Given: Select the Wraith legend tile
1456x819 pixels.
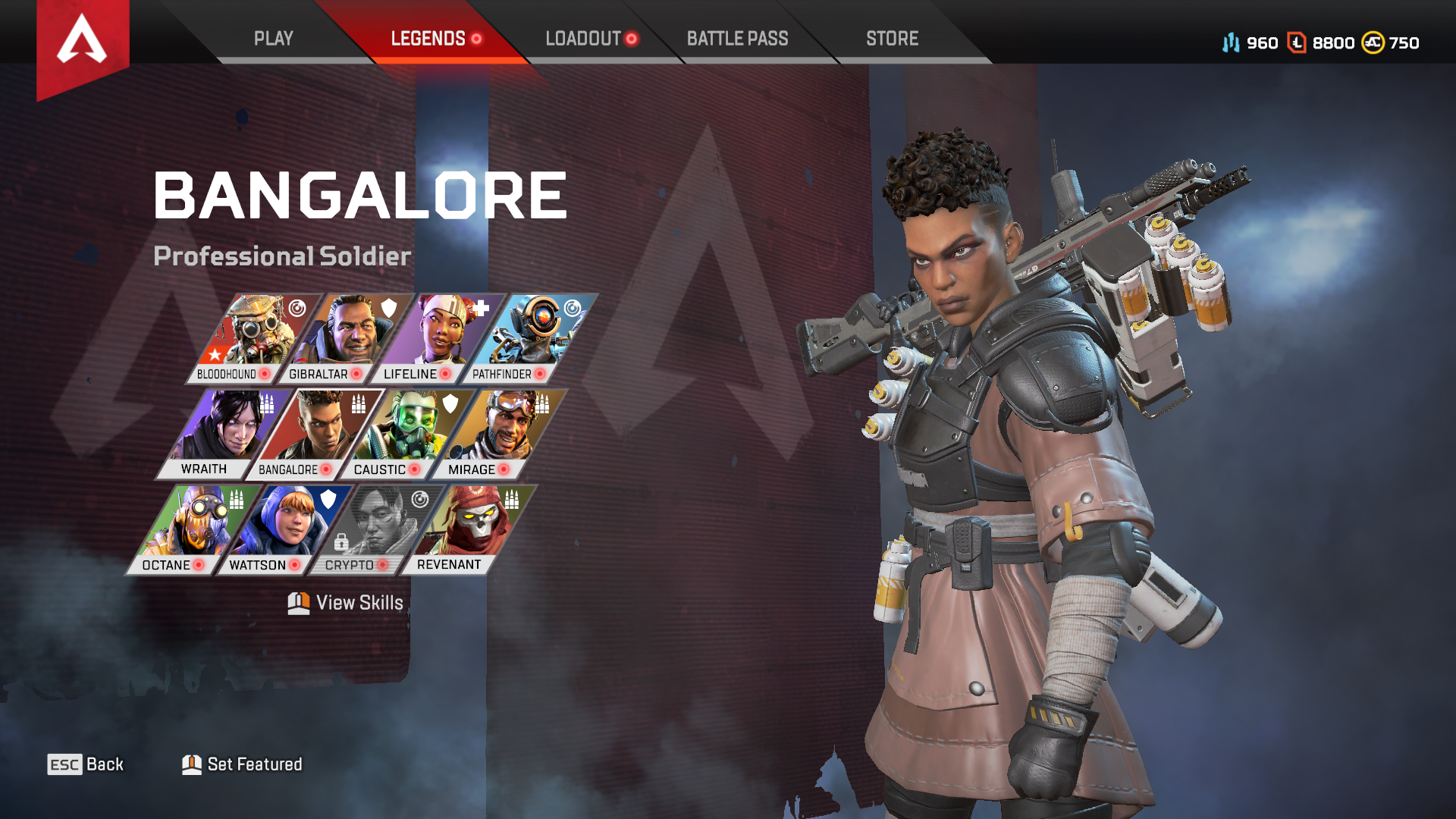Looking at the screenshot, I should click(x=220, y=434).
